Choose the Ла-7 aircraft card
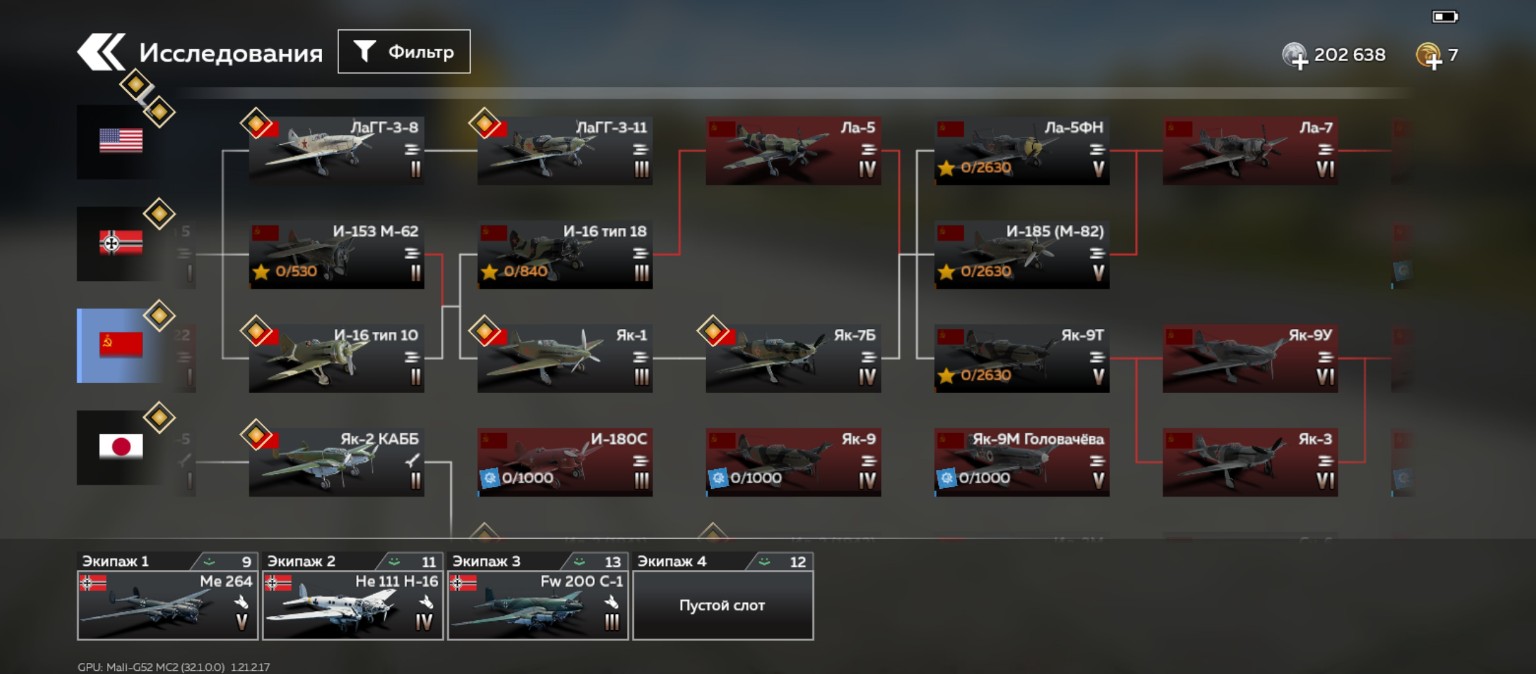The image size is (1536, 674). [1250, 151]
